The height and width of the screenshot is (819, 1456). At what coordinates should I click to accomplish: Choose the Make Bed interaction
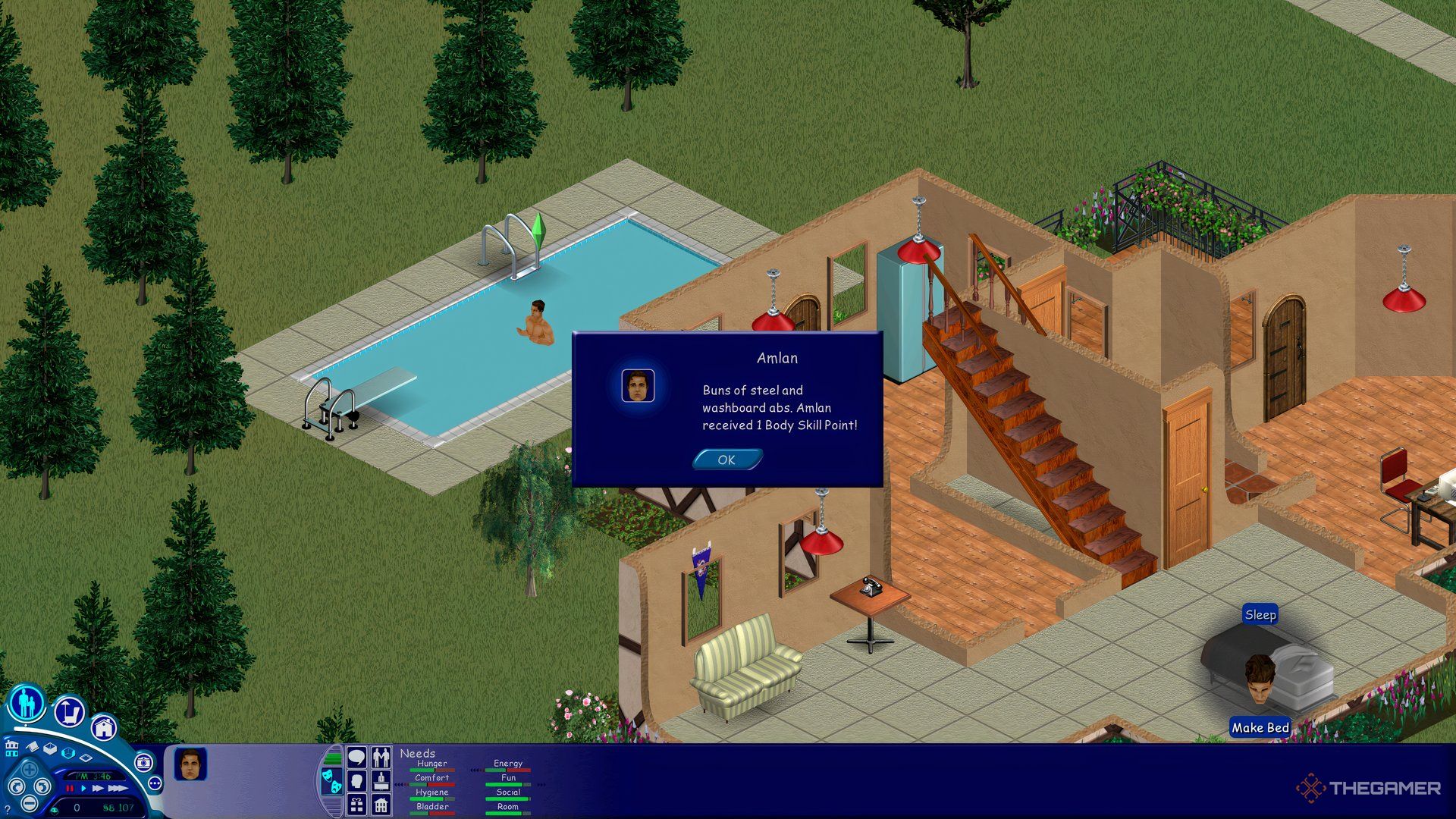(1260, 727)
